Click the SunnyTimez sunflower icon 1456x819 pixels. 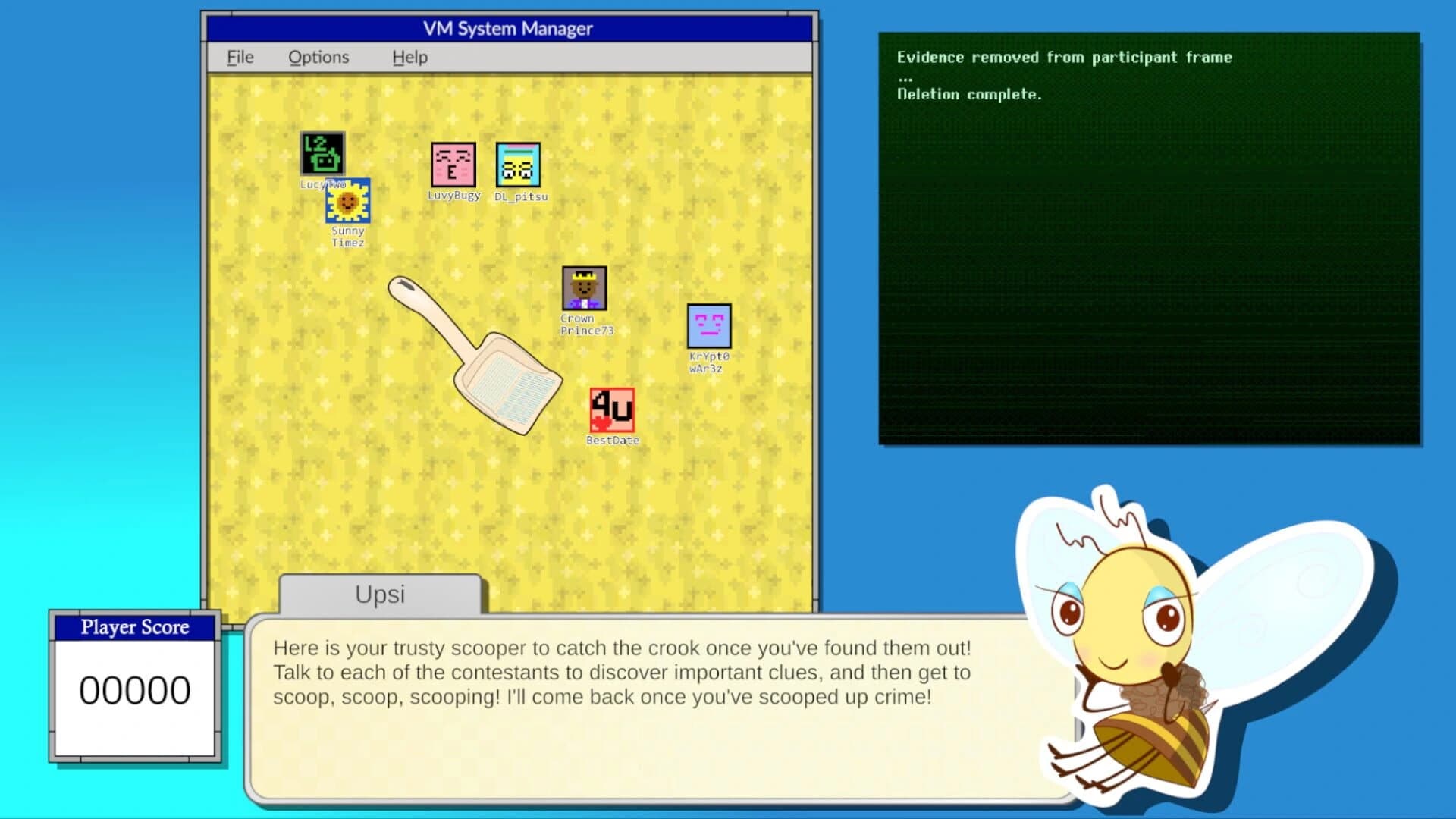tap(348, 202)
